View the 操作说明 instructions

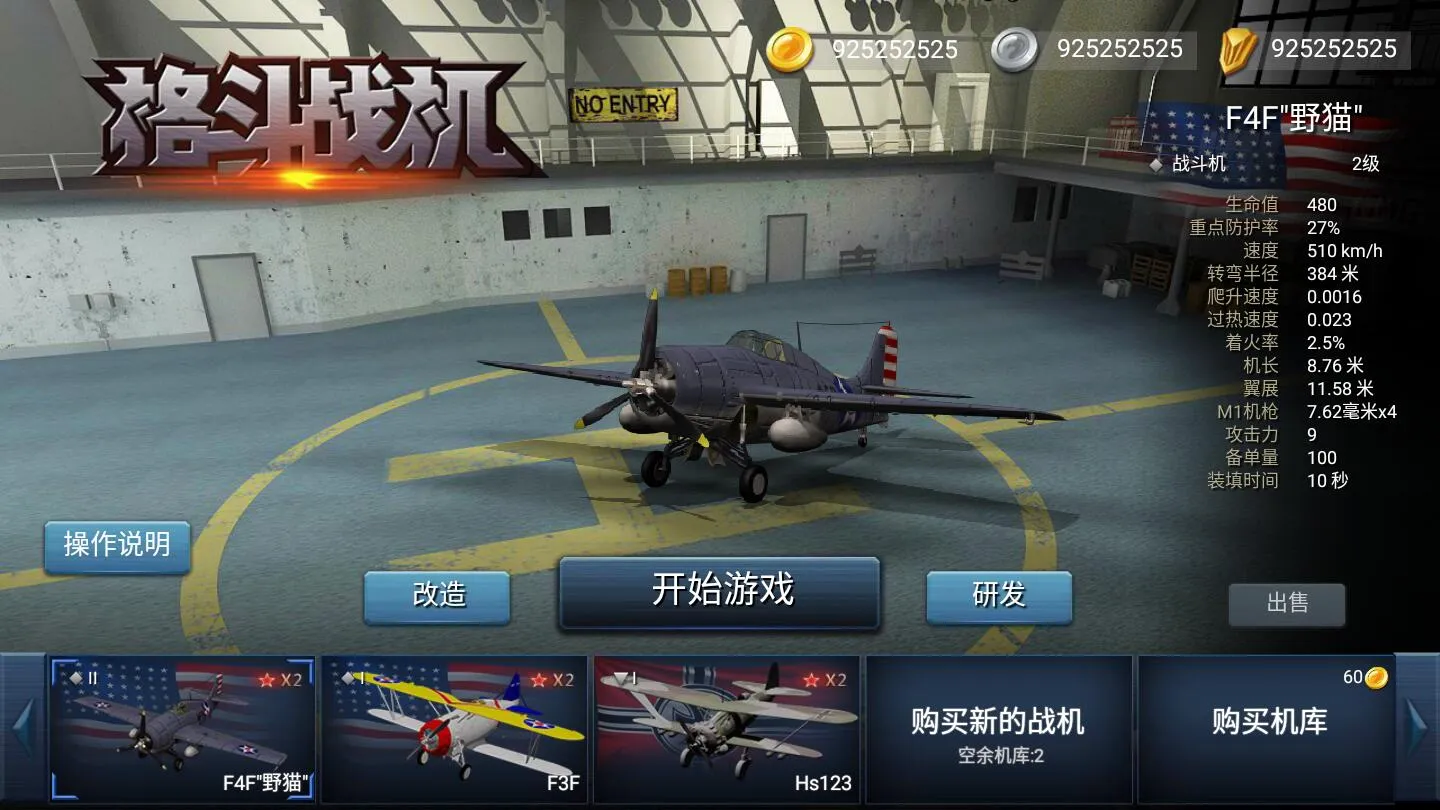[117, 546]
